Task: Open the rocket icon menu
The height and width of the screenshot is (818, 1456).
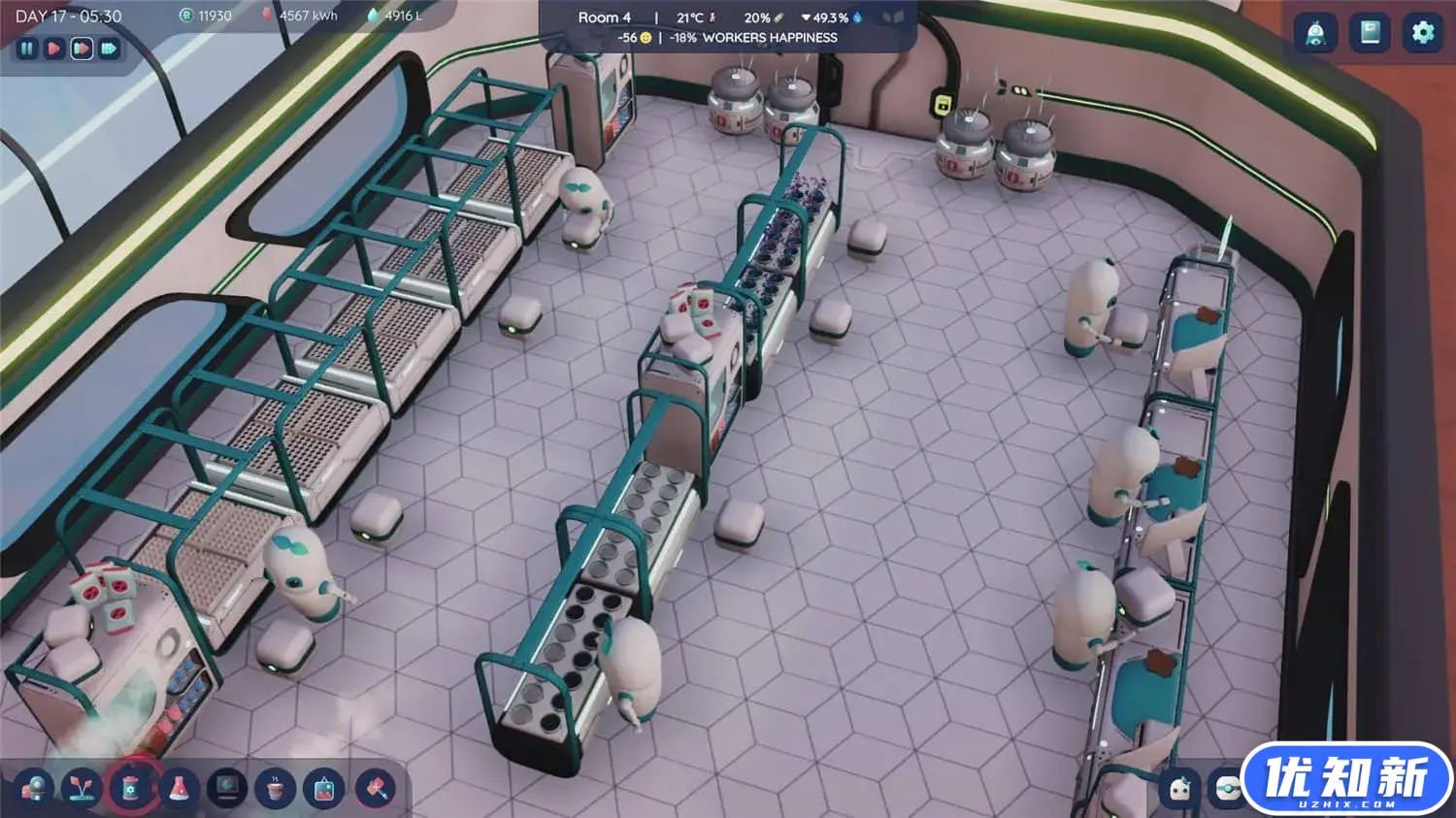Action: click(x=1315, y=33)
